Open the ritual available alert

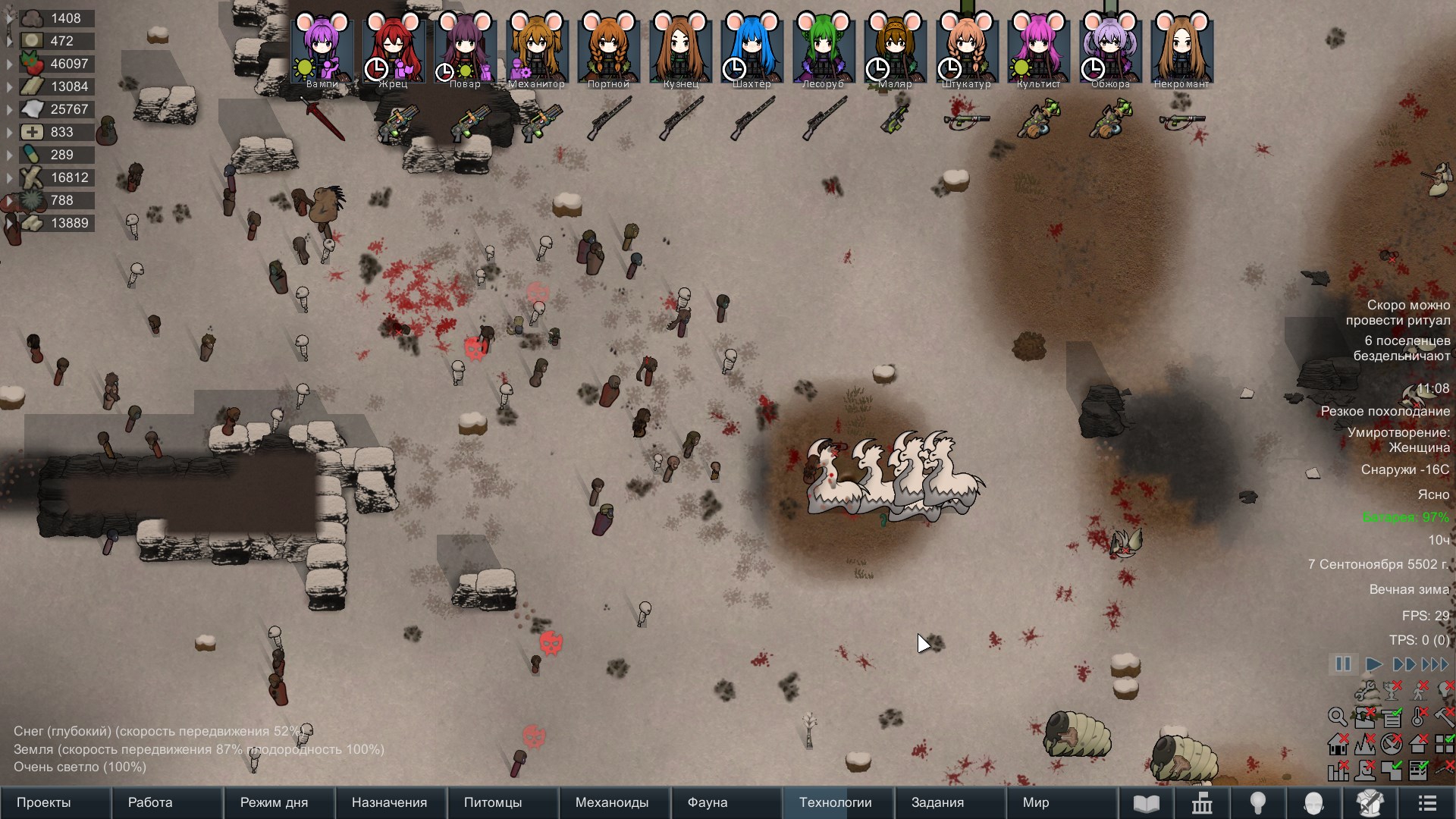1398,312
